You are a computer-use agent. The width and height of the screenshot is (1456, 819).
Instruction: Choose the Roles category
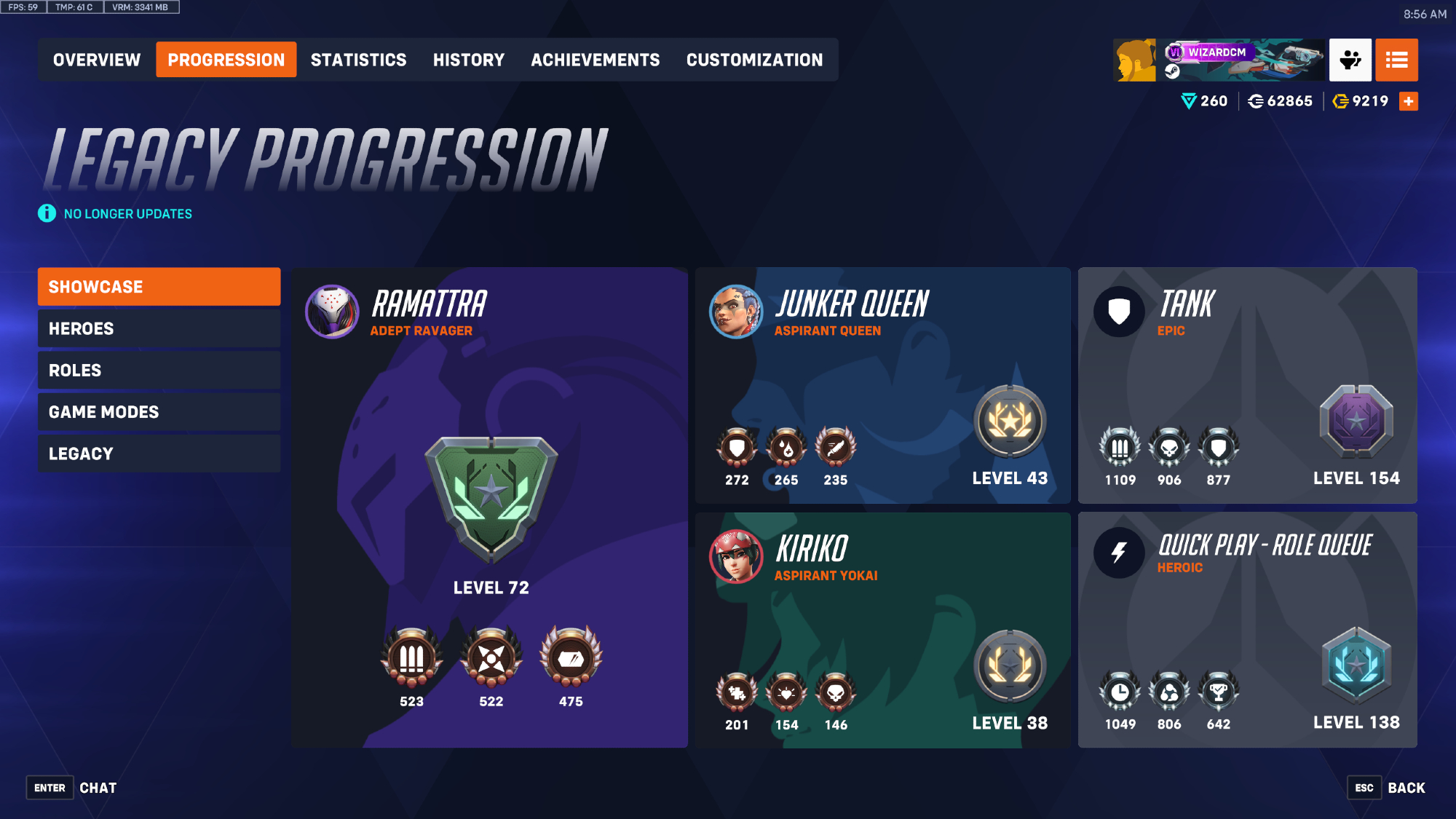pos(159,370)
